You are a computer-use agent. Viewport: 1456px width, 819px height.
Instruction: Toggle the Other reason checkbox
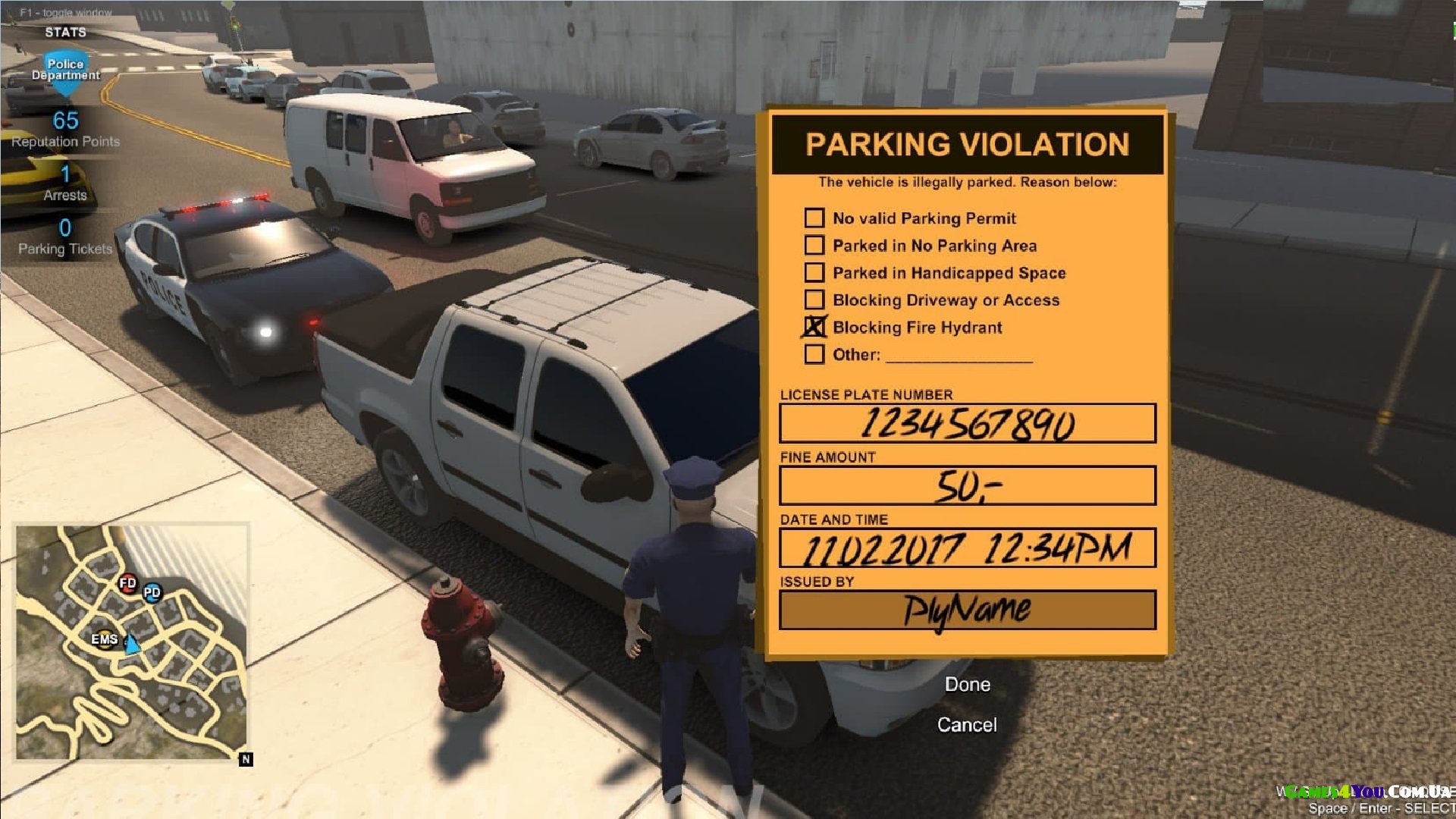(x=814, y=355)
